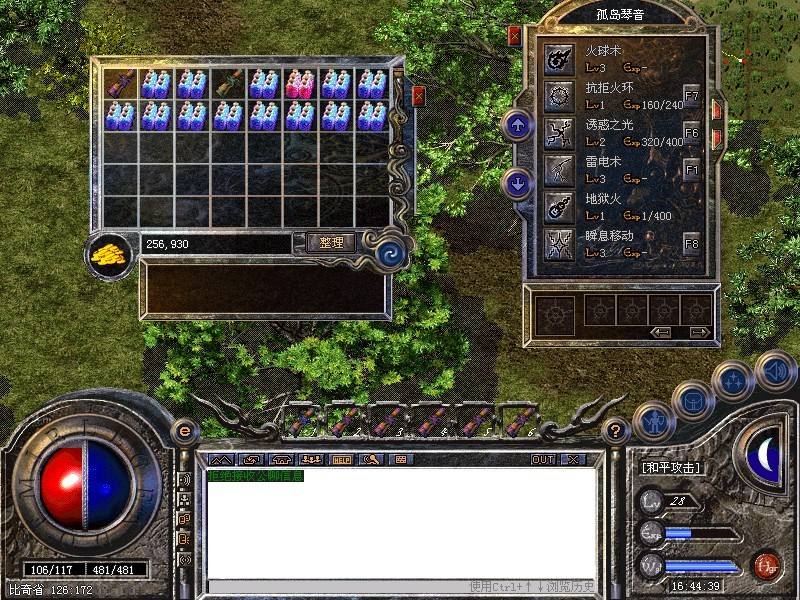Image resolution: width=800 pixels, height=600 pixels.
Task: Select the green-wrapped scroll in the bag
Action: (x=228, y=83)
